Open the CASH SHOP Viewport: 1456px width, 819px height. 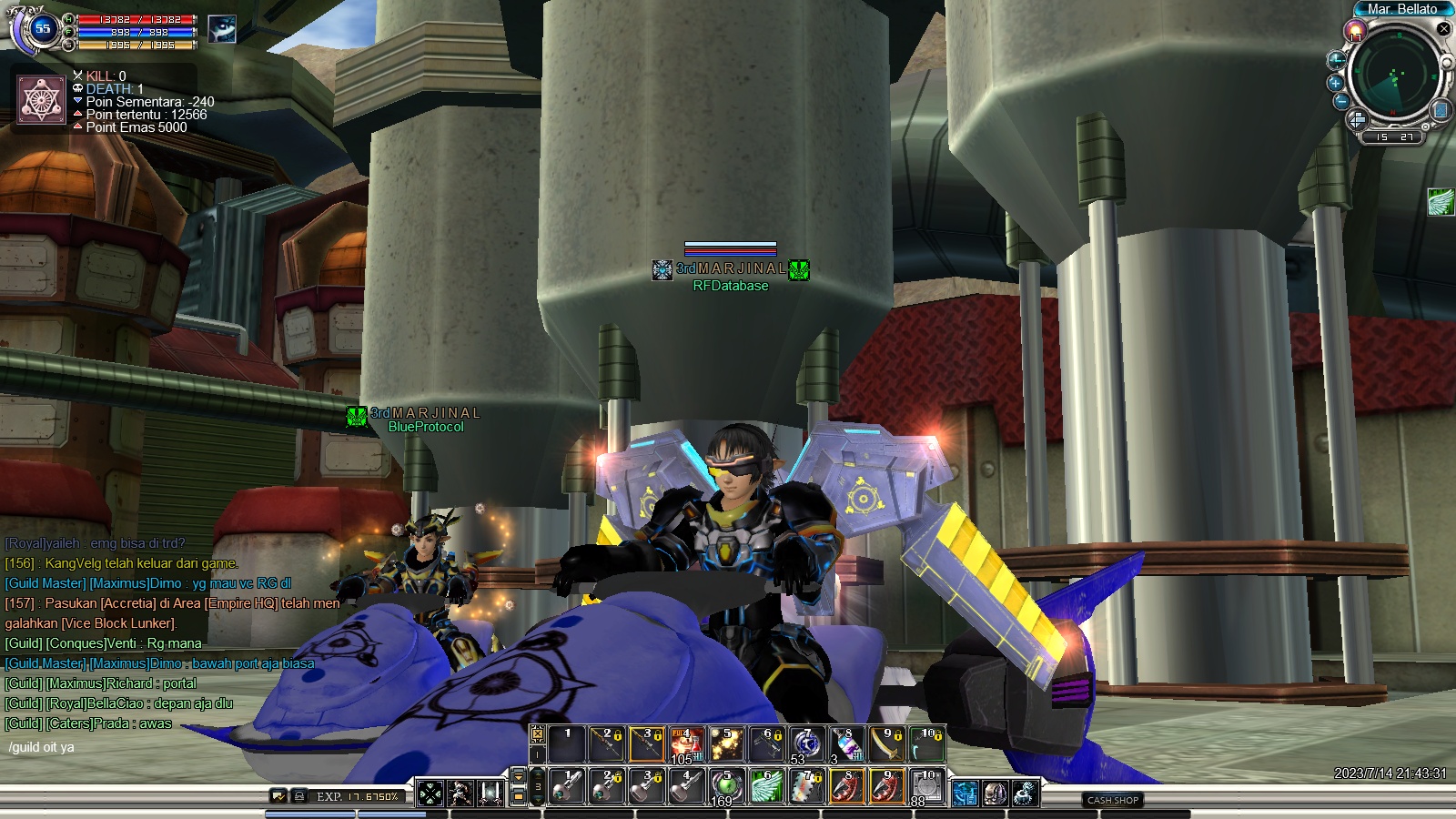tap(1113, 800)
